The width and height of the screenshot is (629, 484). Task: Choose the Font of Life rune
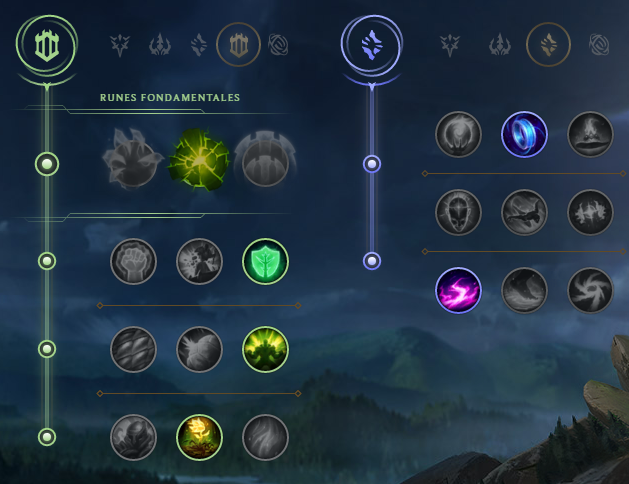(199, 261)
